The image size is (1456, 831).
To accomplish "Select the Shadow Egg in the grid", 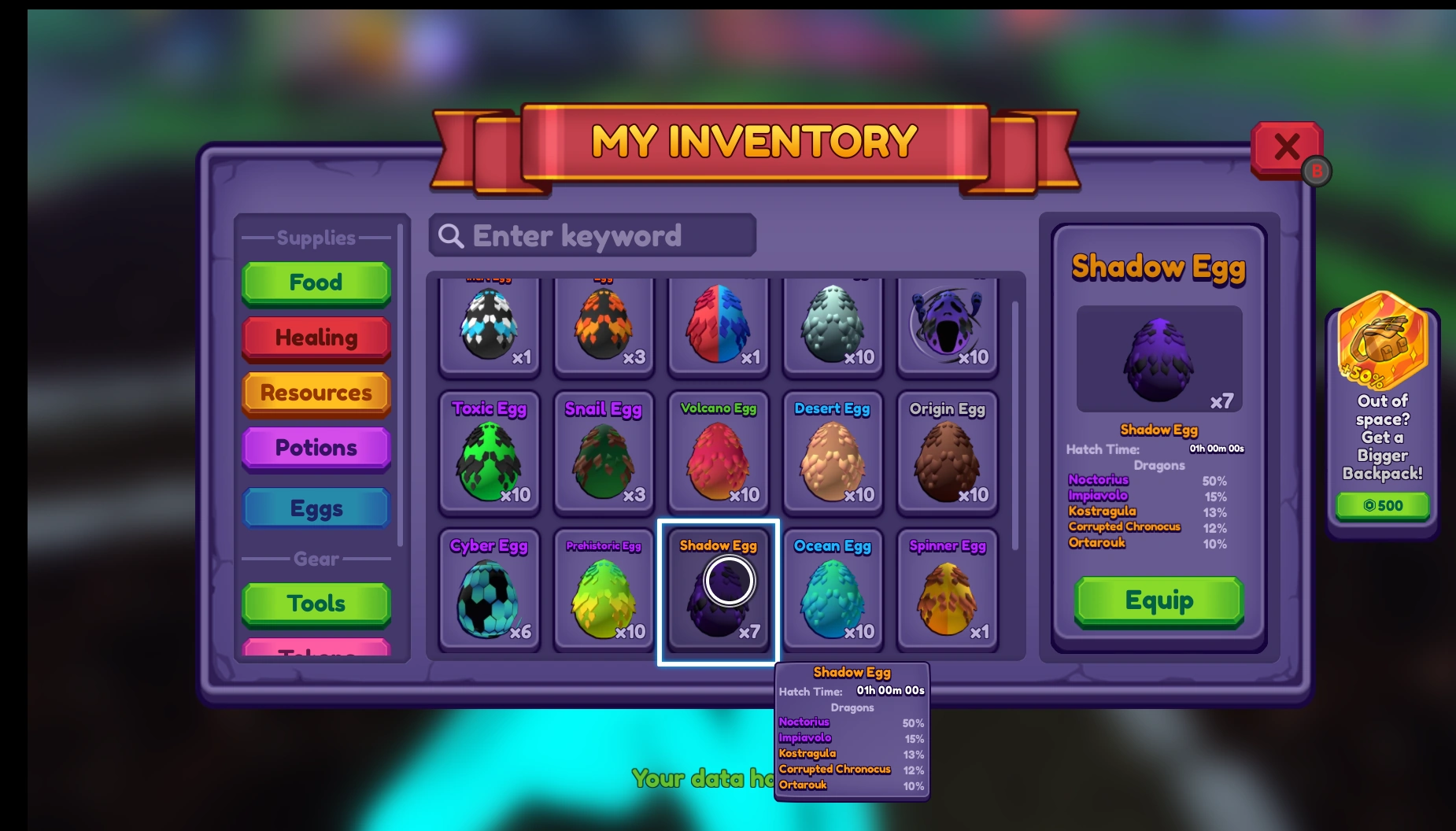I will [717, 590].
